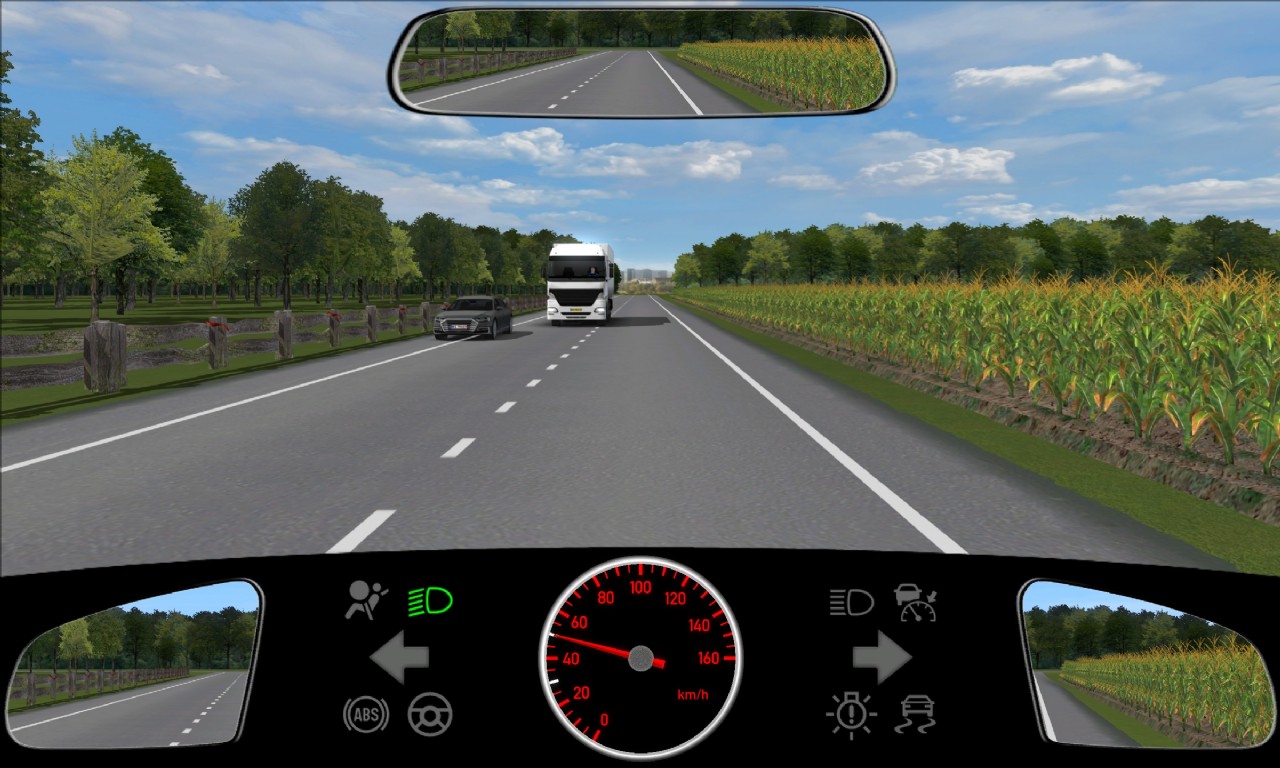Activate the right turn signal arrow
This screenshot has width=1280, height=768.
point(881,657)
